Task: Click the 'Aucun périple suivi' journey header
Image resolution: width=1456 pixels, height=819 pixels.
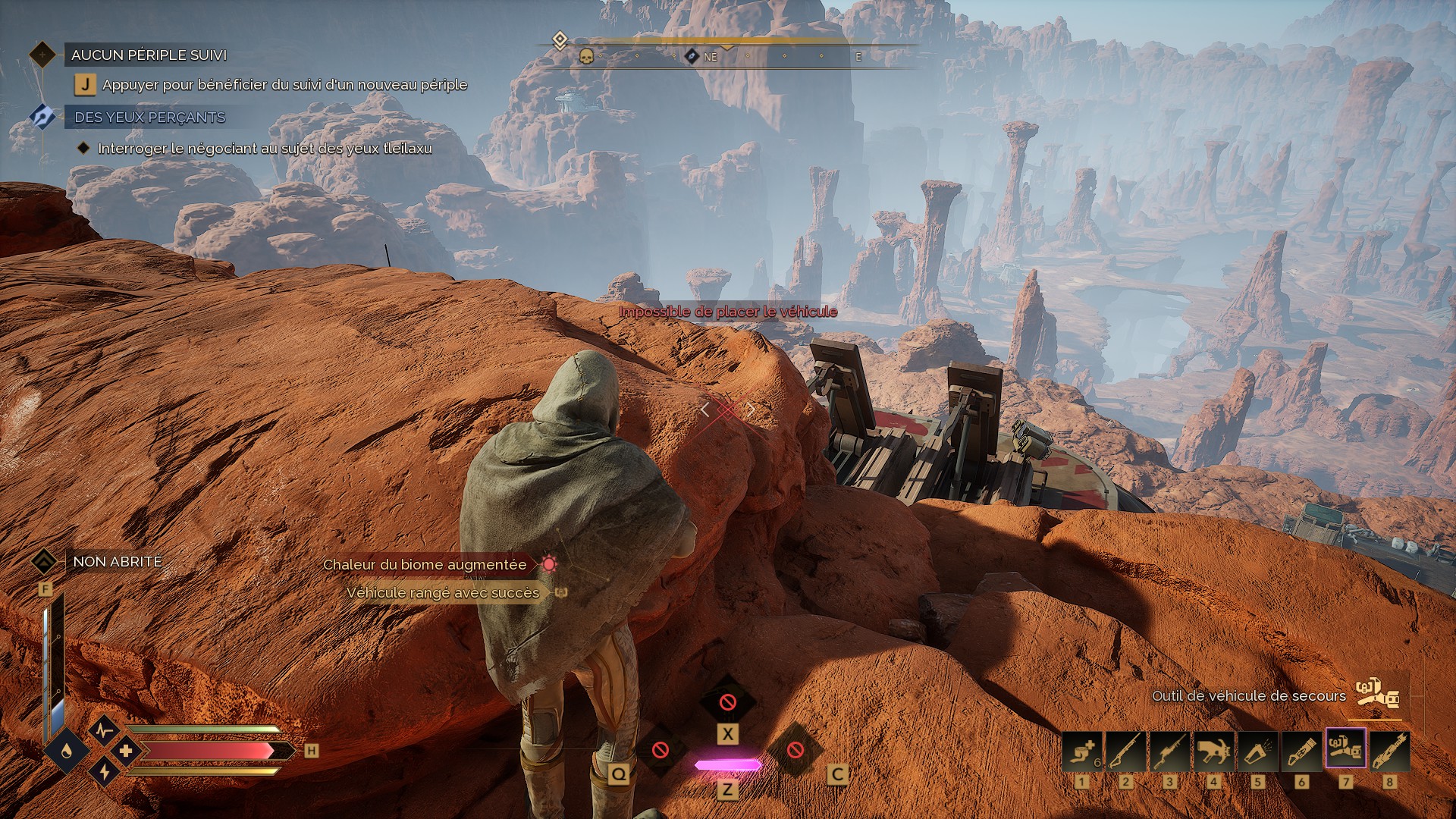Action: coord(149,55)
